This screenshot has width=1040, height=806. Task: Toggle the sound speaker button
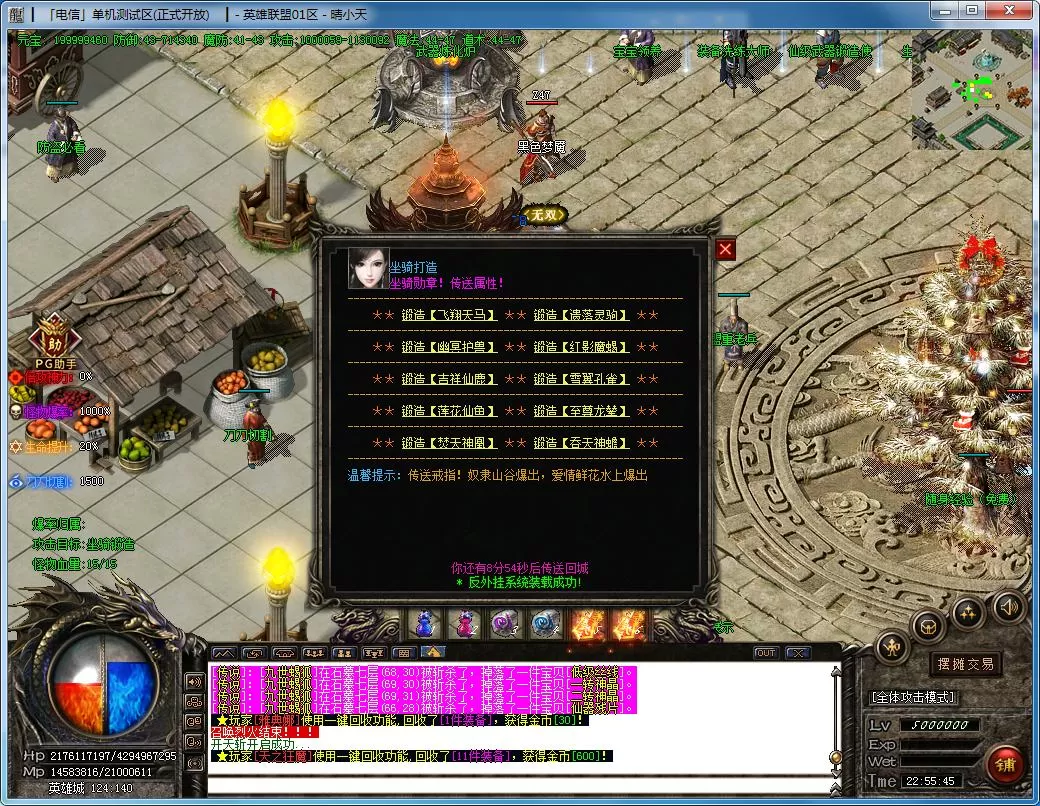click(x=1008, y=606)
